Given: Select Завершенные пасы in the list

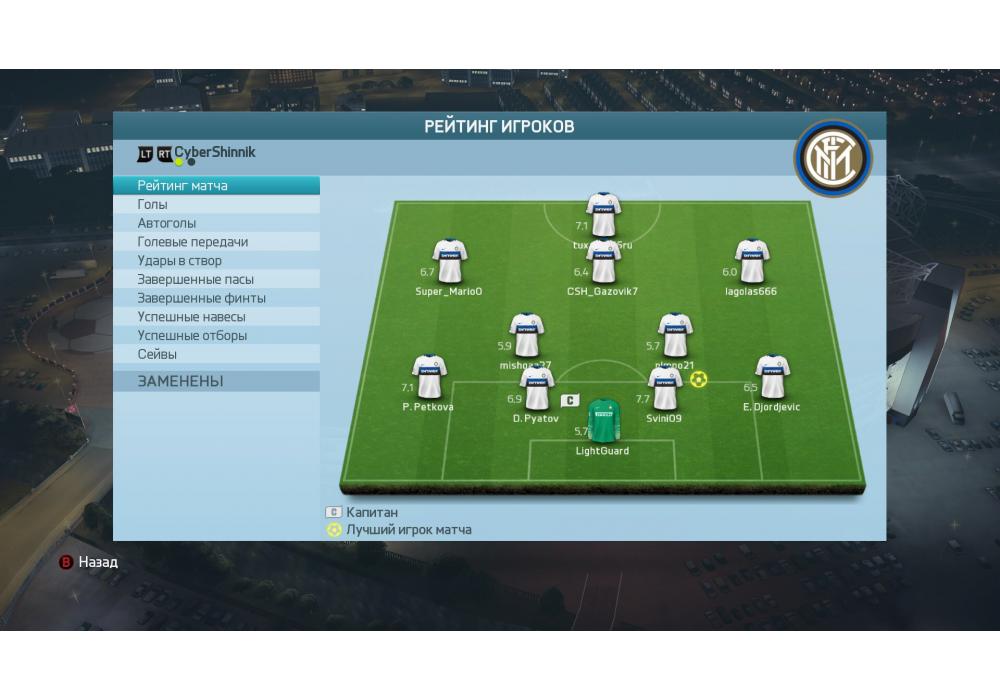Looking at the screenshot, I should click(216, 279).
